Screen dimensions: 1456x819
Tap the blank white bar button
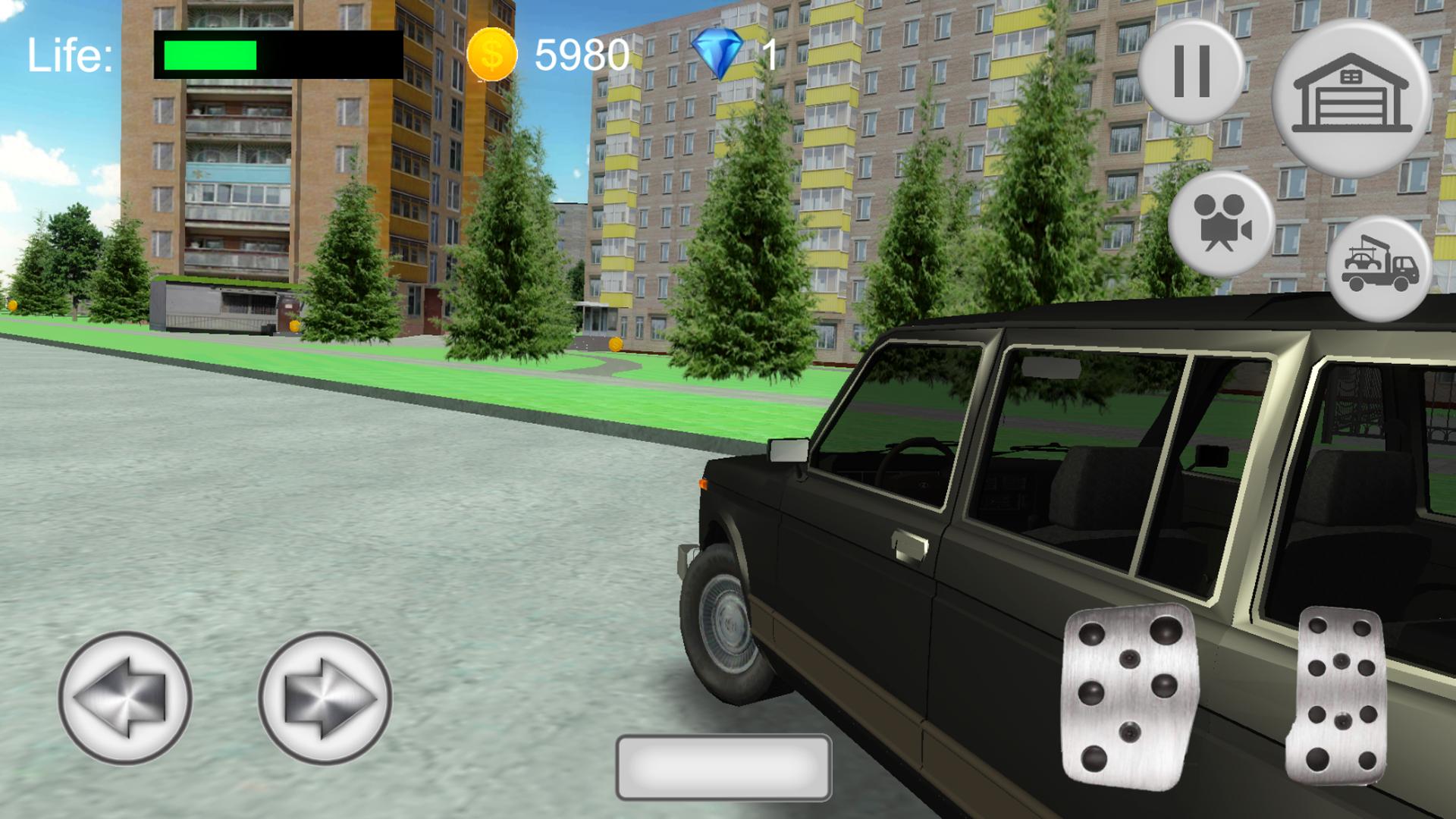click(723, 767)
